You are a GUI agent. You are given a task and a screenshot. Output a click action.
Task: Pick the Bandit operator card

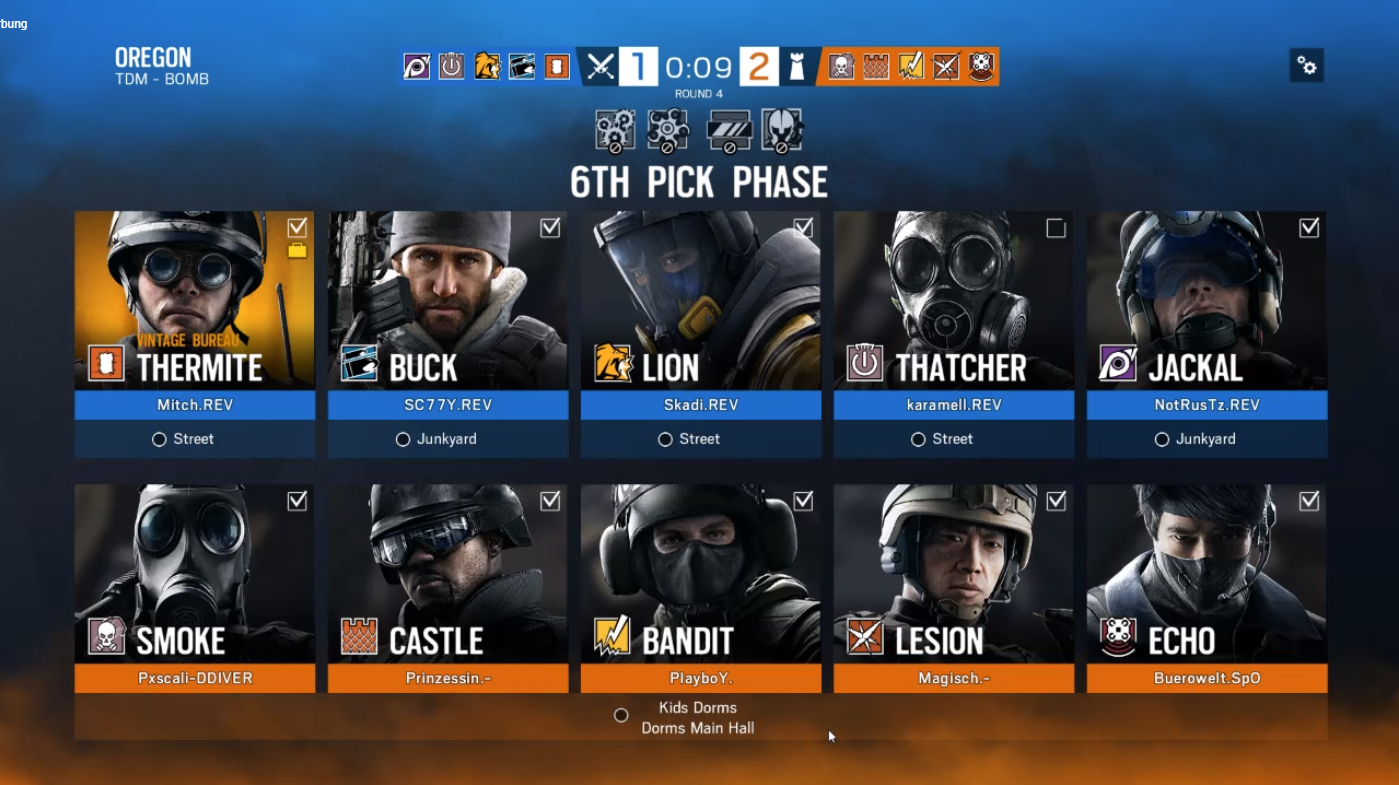click(x=700, y=574)
